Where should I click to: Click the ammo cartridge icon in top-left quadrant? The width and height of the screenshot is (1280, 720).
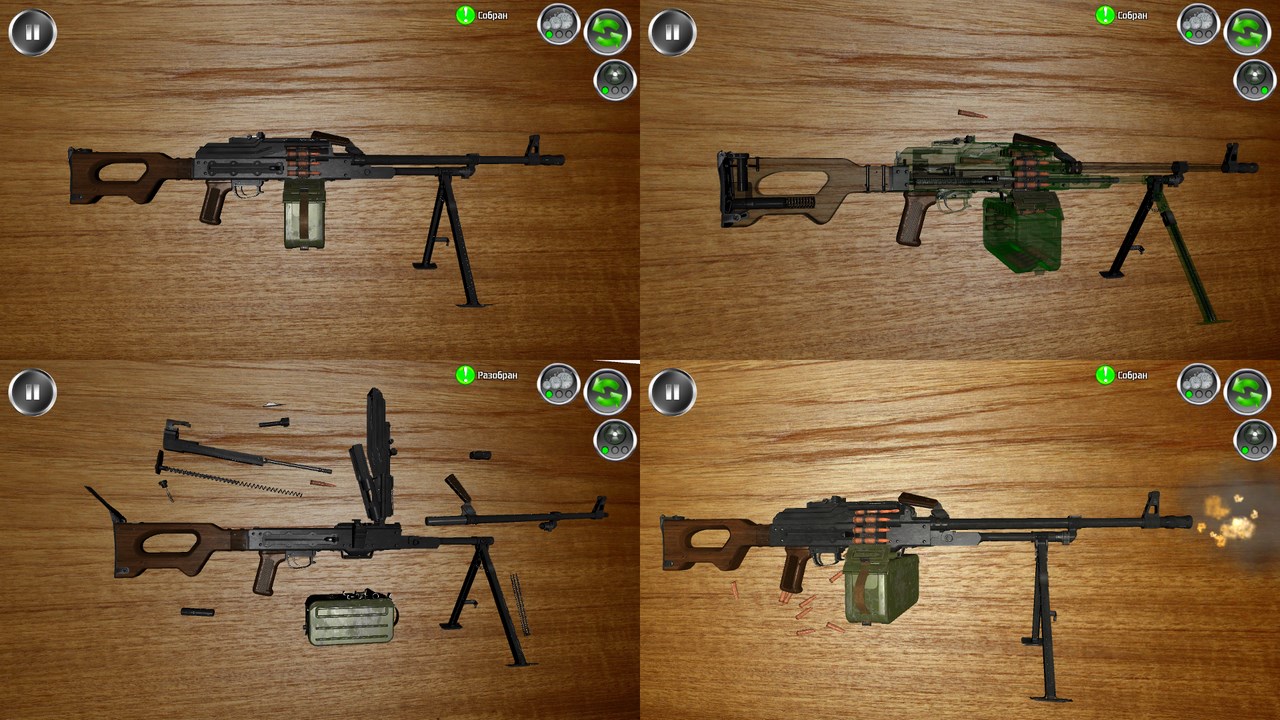coord(613,80)
